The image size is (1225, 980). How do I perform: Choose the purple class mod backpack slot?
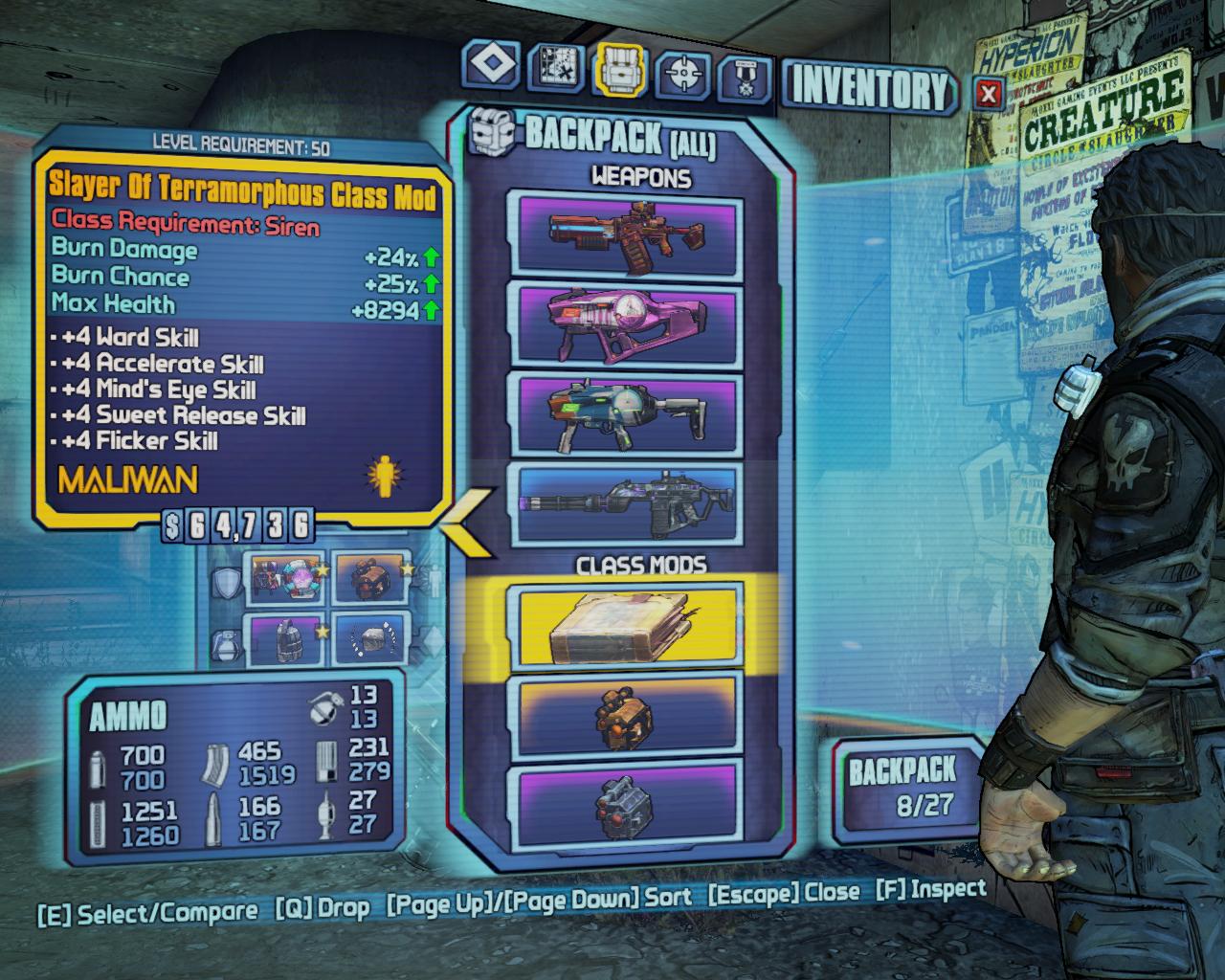coord(630,800)
